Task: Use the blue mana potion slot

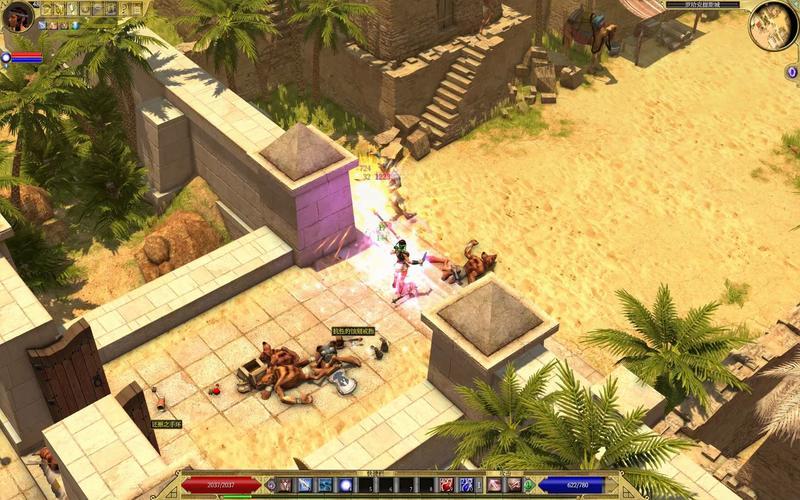Action: point(466,485)
